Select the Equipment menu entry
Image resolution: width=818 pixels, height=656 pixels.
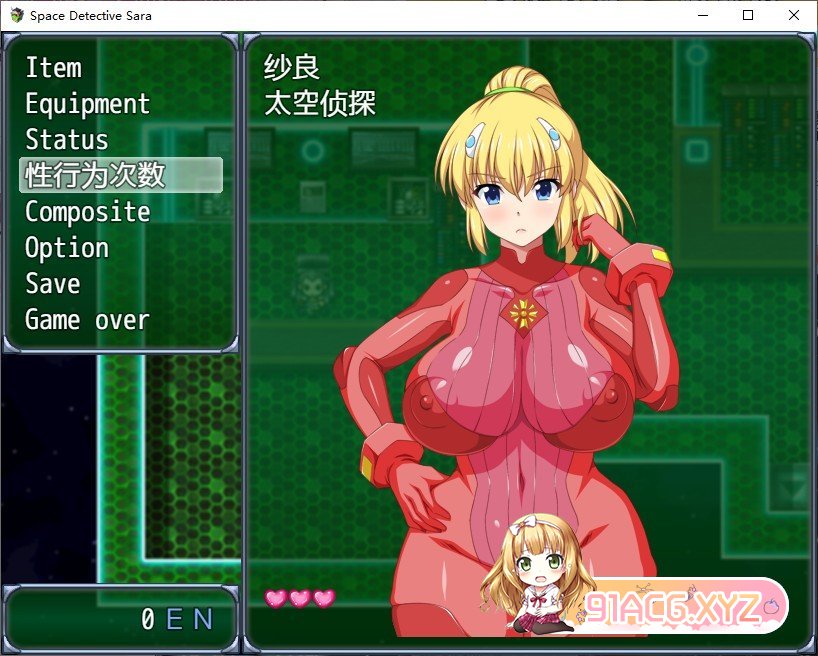coord(88,104)
